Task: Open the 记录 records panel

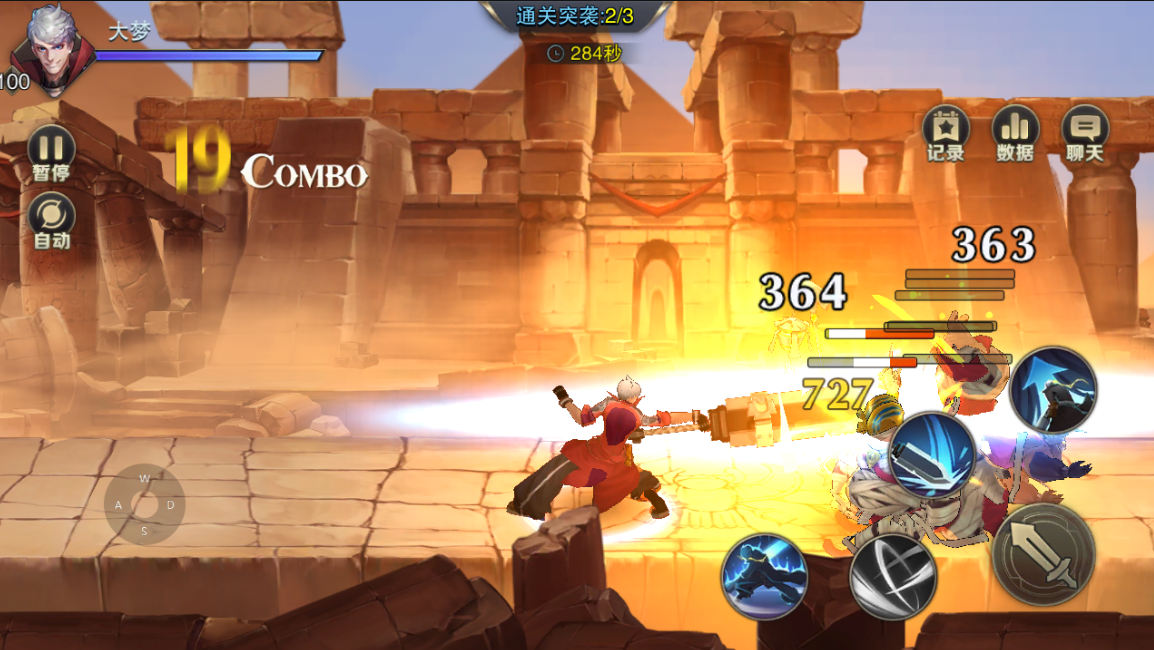Action: click(945, 133)
